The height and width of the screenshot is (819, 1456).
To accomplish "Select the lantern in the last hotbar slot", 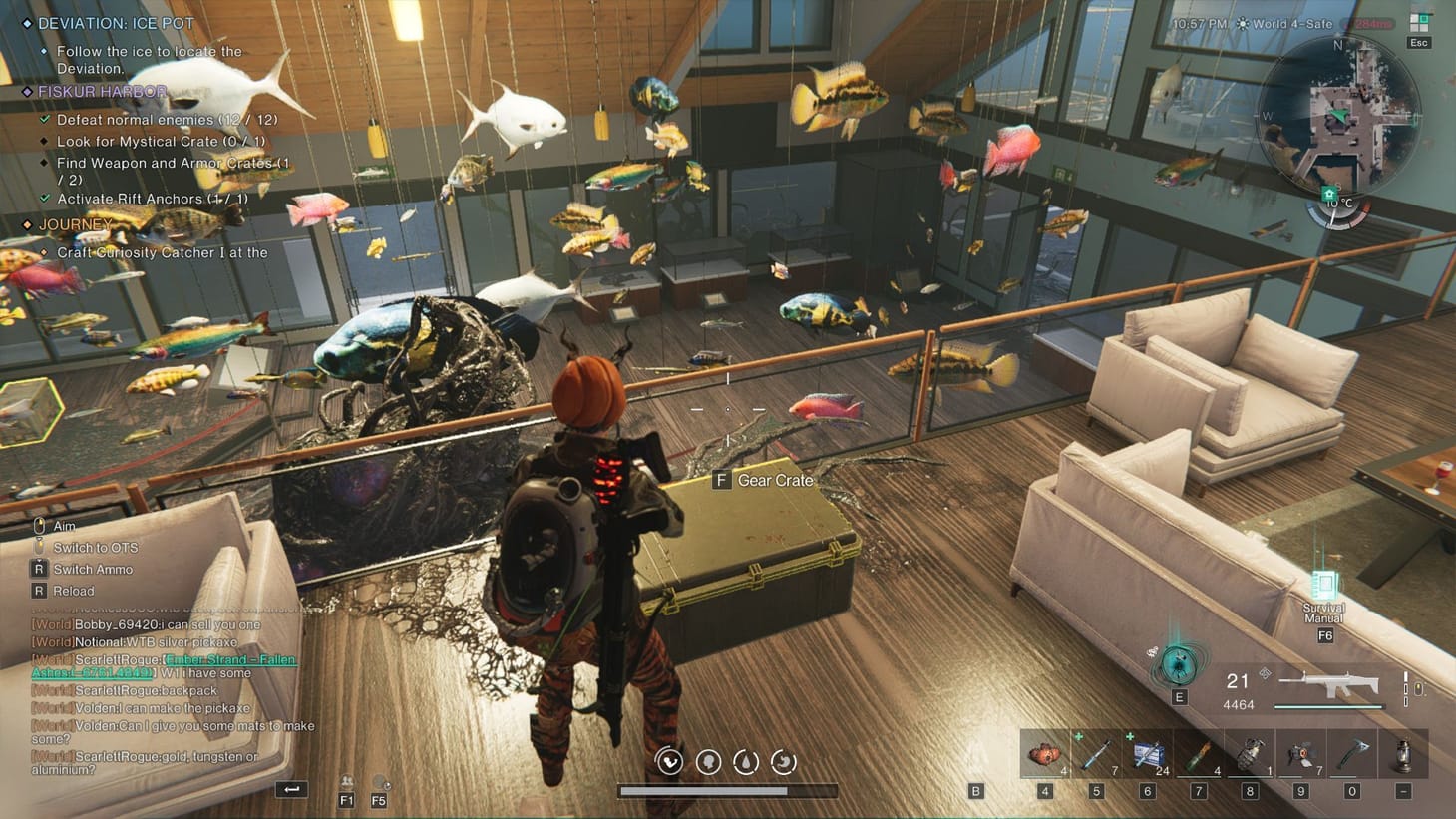I will [1406, 753].
